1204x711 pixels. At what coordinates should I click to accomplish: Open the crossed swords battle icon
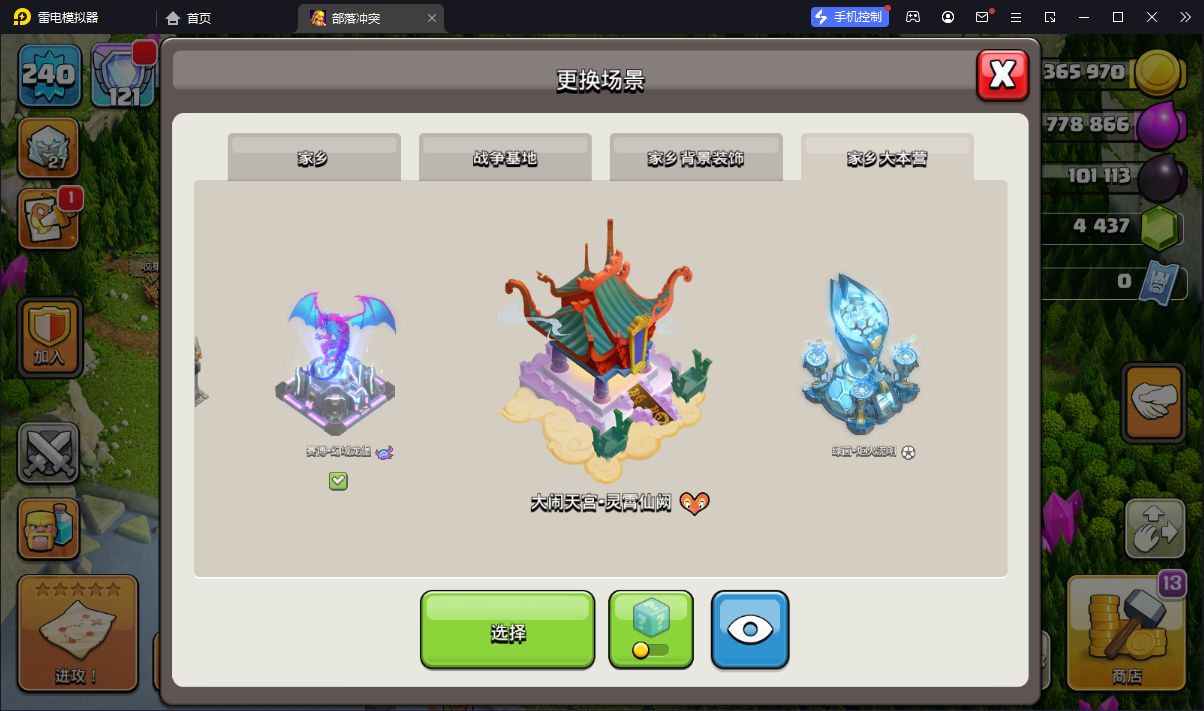[x=49, y=453]
